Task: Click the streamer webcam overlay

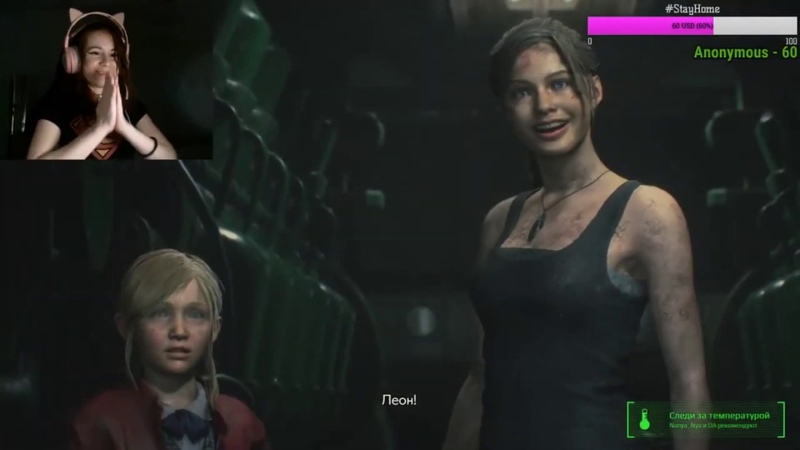Action: pos(105,80)
